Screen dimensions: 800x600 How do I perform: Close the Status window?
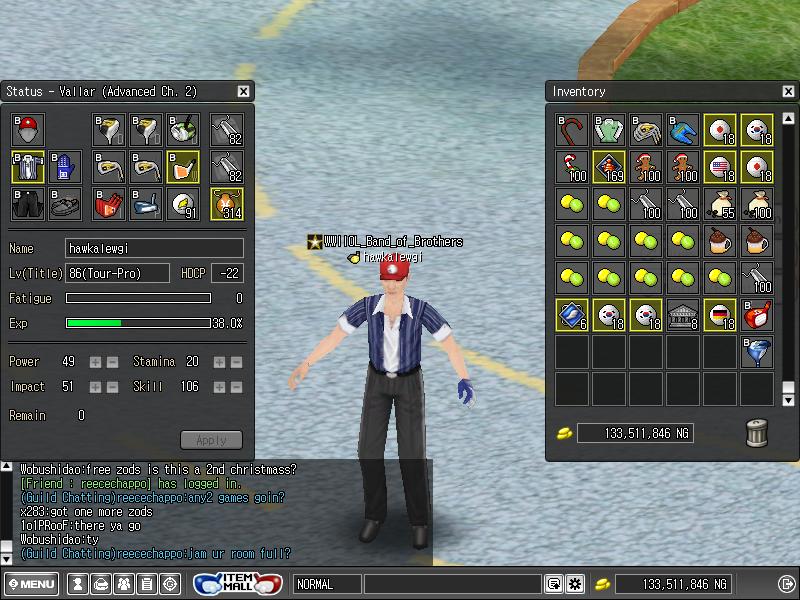[243, 91]
